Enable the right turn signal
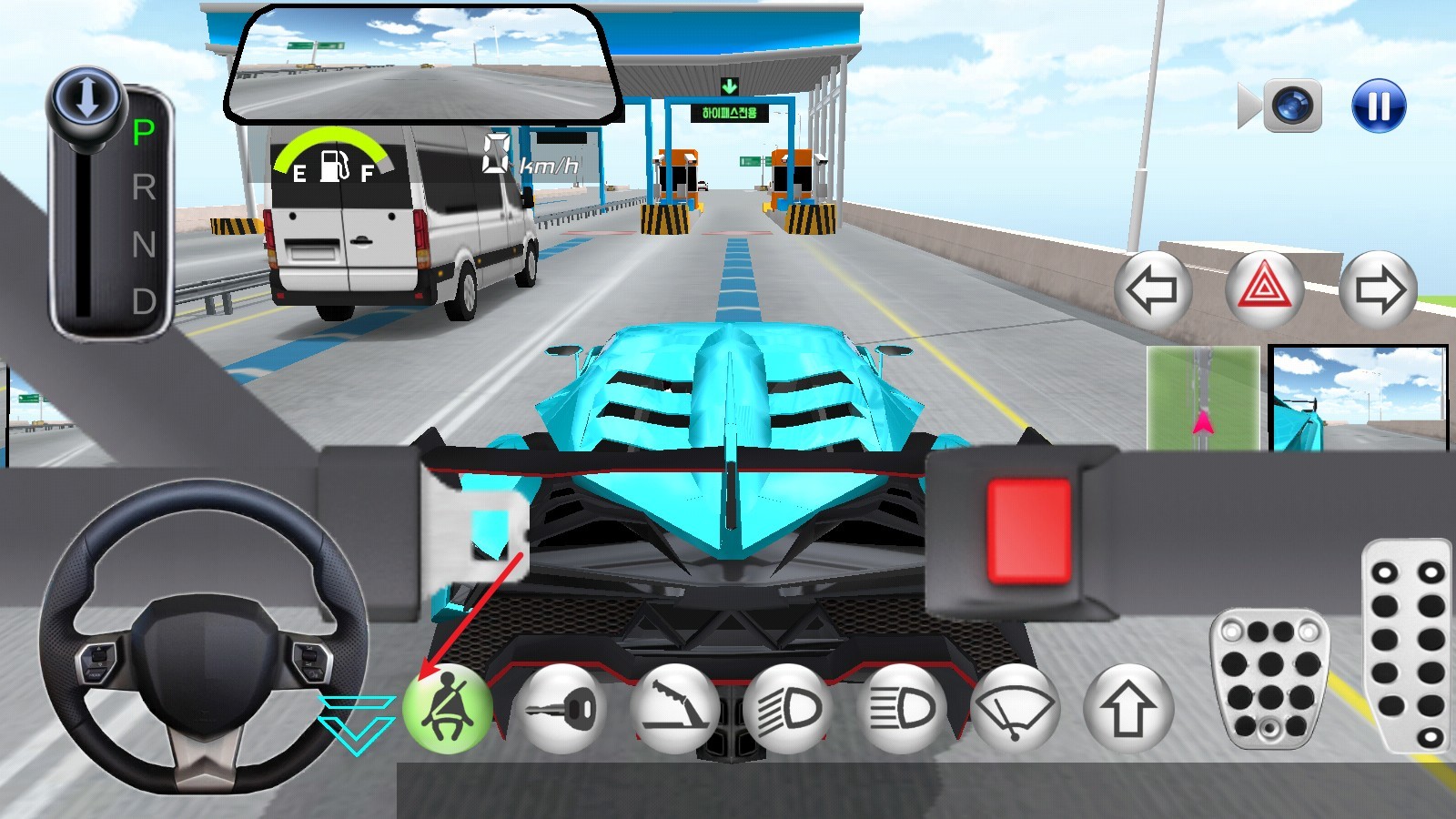Viewport: 1456px width, 819px height. [1380, 288]
